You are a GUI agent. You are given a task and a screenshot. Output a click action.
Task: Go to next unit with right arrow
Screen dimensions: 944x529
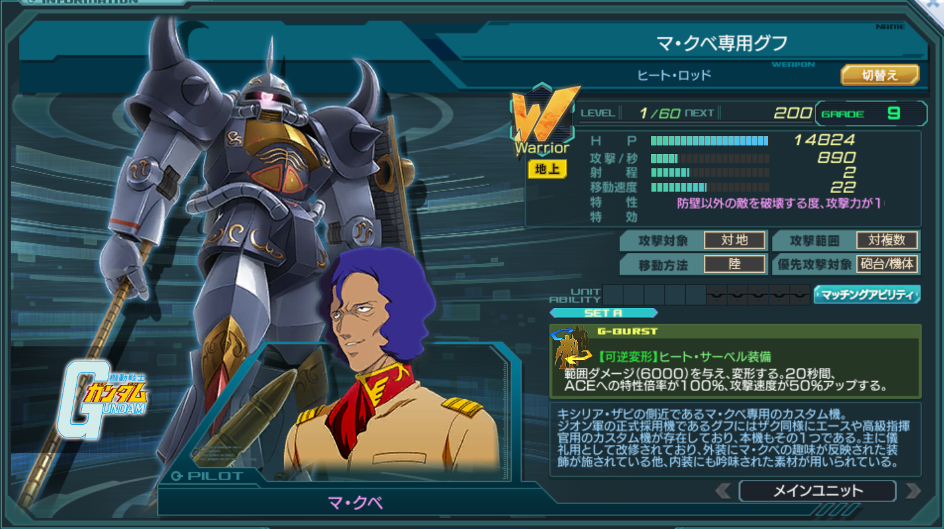pos(911,491)
